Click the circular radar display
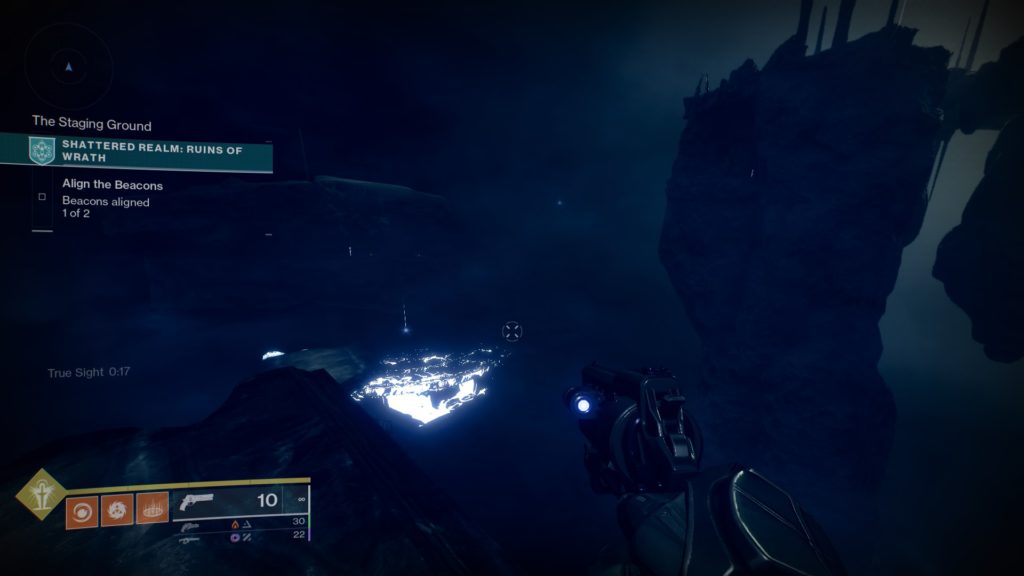The width and height of the screenshot is (1024, 576). [68, 67]
